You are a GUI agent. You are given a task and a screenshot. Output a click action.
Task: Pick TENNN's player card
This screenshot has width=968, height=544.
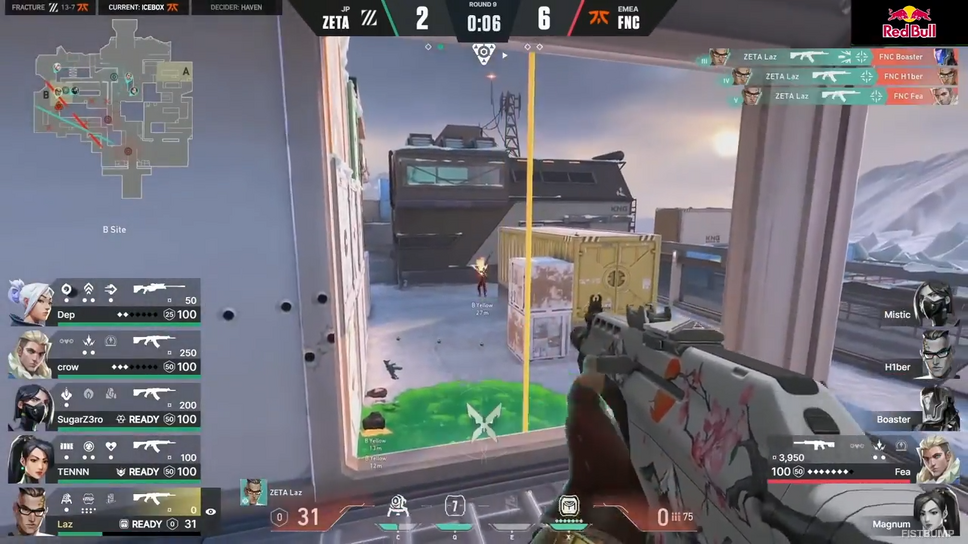(x=104, y=458)
